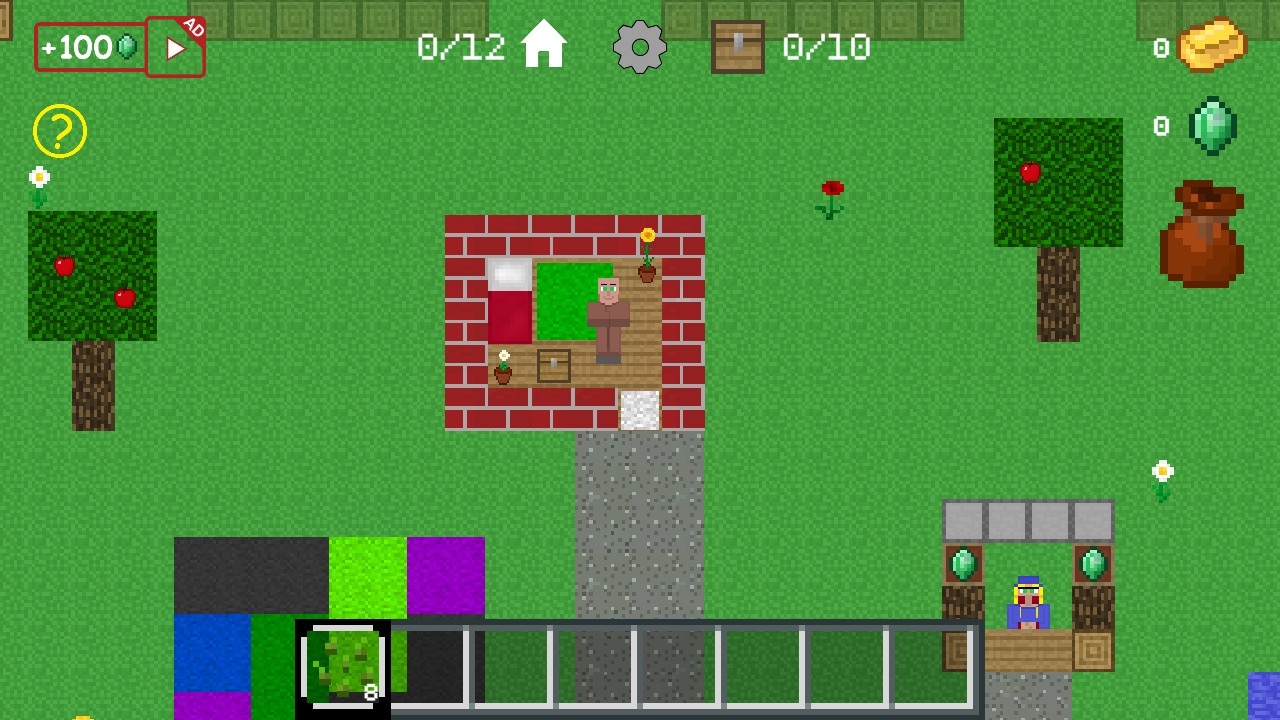Claim +100 emeralds via the ad reward button

click(x=175, y=47)
